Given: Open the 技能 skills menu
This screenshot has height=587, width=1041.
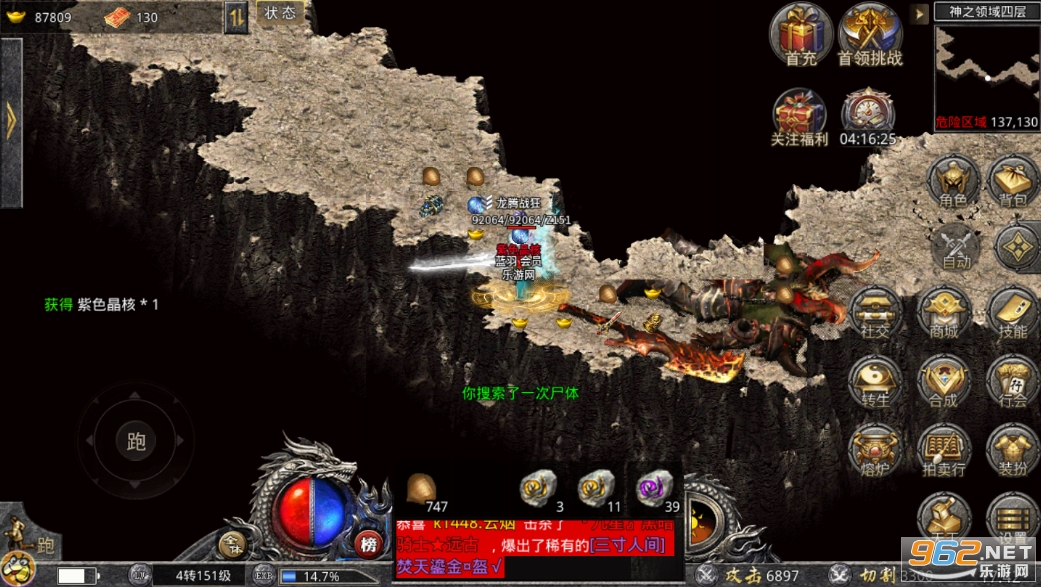Looking at the screenshot, I should coord(1012,312).
